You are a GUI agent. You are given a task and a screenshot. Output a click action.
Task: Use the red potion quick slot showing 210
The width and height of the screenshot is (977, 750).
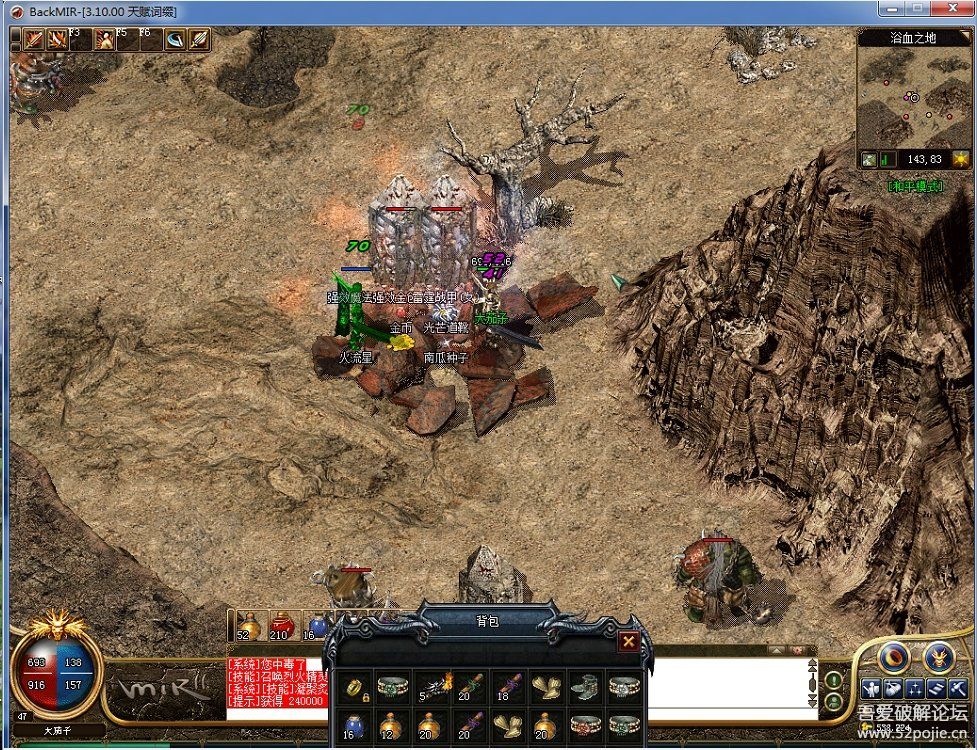click(282, 625)
